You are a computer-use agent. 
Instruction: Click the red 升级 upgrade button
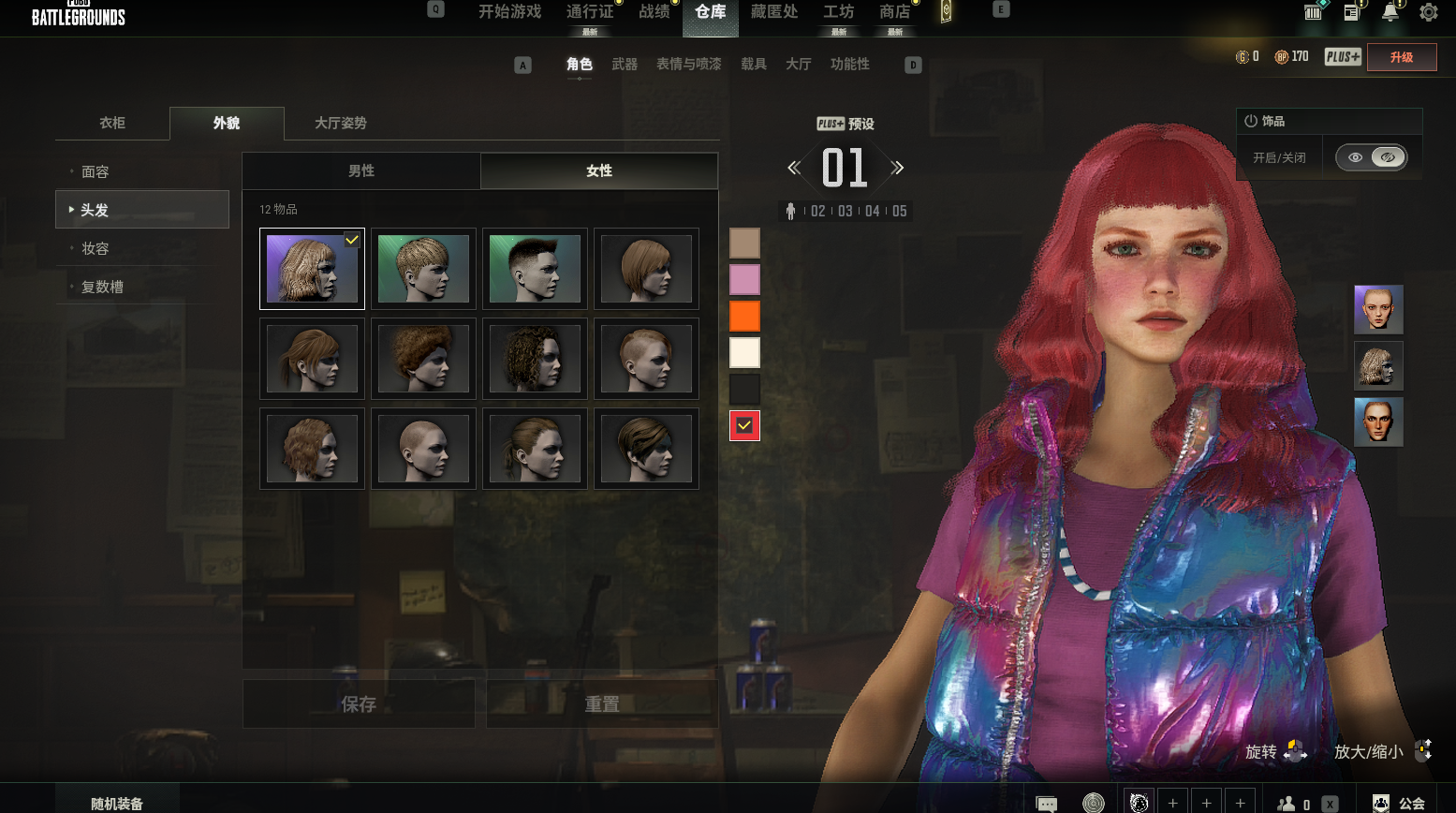pos(1401,57)
